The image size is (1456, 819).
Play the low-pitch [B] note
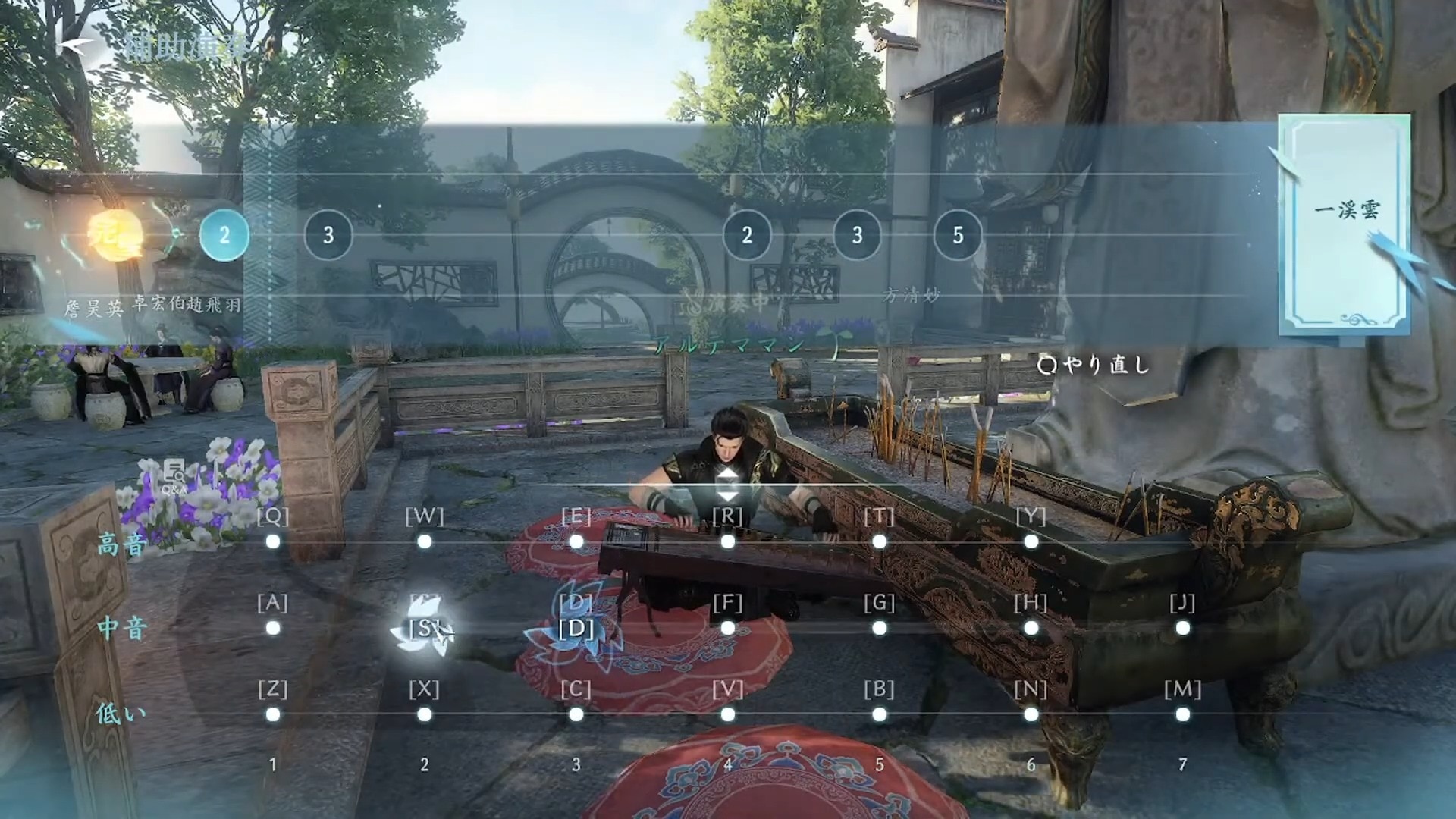pos(880,714)
